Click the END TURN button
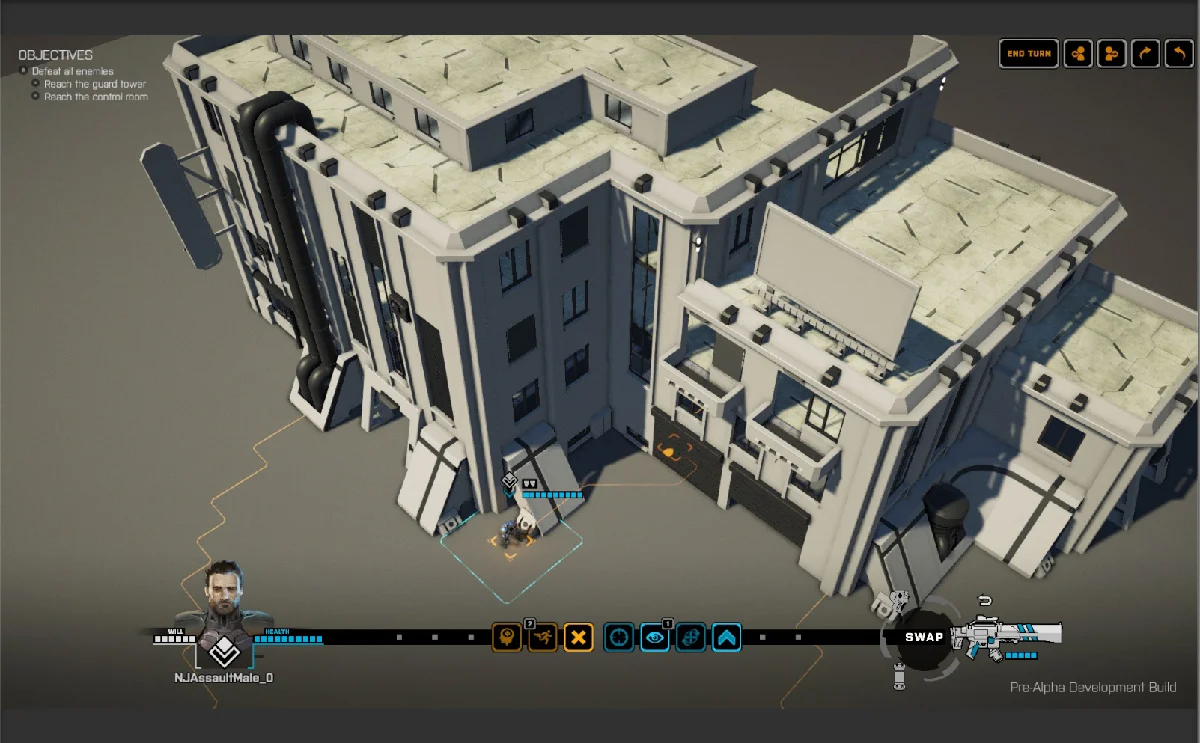1200x743 pixels. coord(1029,54)
